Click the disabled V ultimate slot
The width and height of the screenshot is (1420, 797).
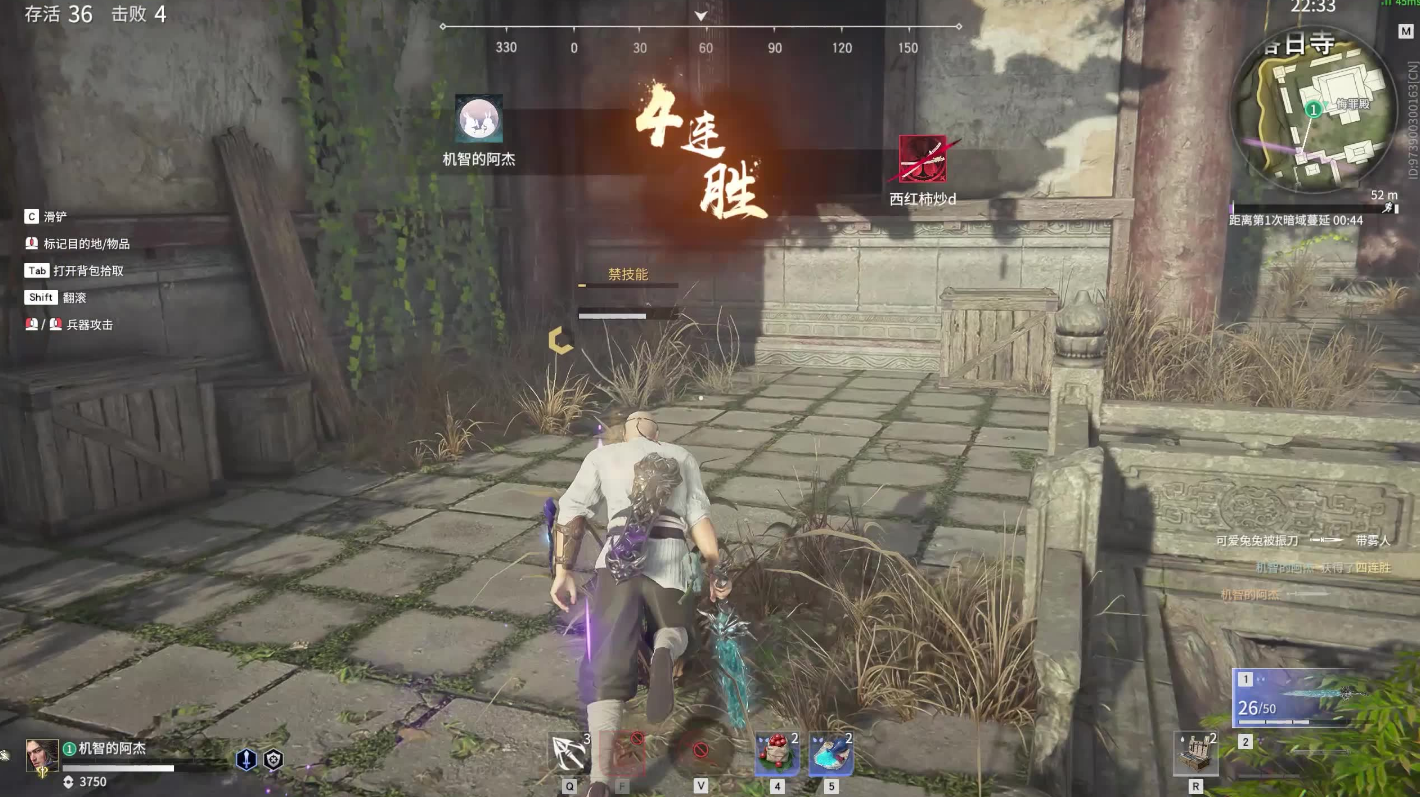click(700, 751)
